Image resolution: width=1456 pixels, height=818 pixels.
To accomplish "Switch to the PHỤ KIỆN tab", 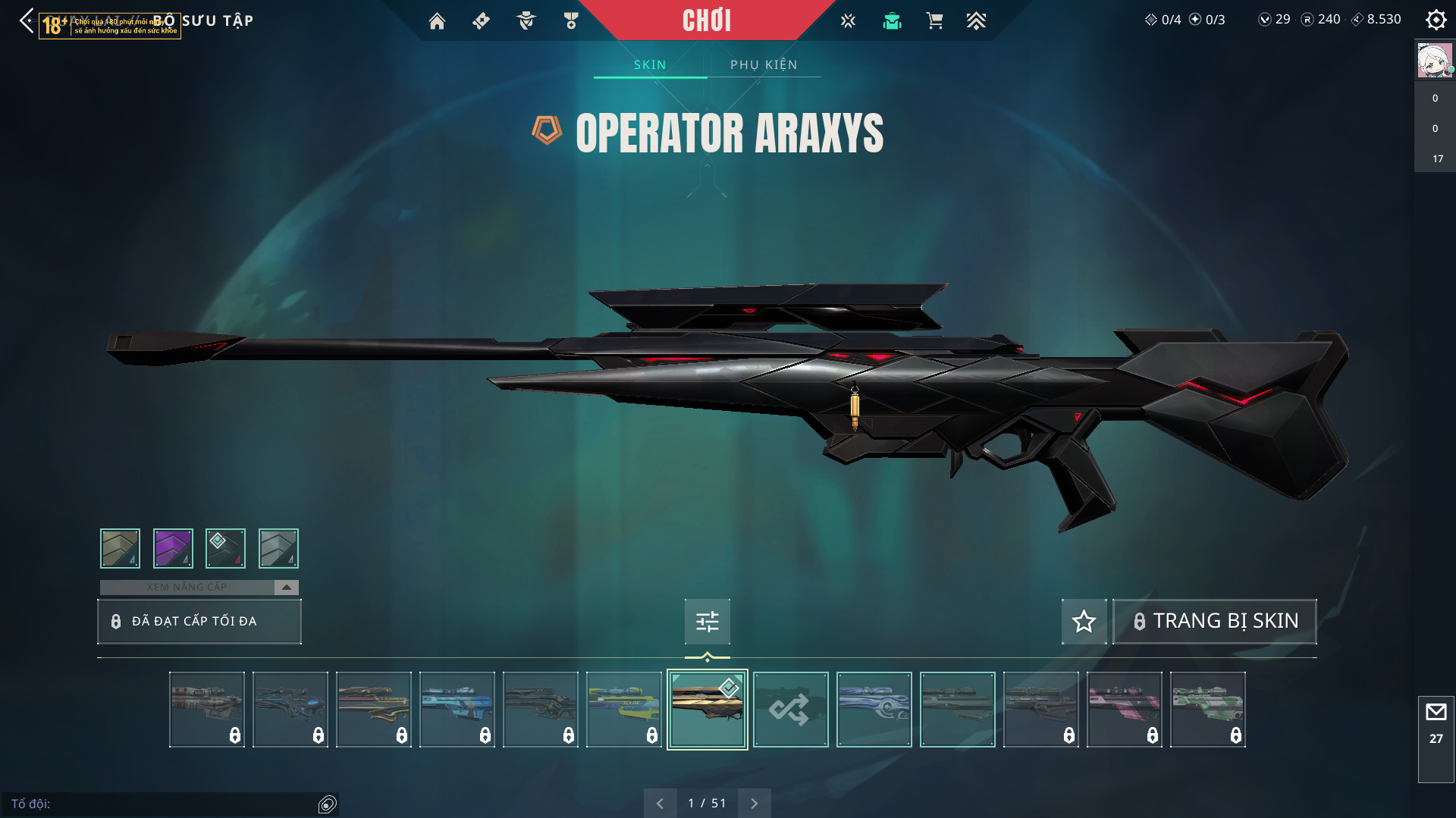I will click(x=764, y=64).
